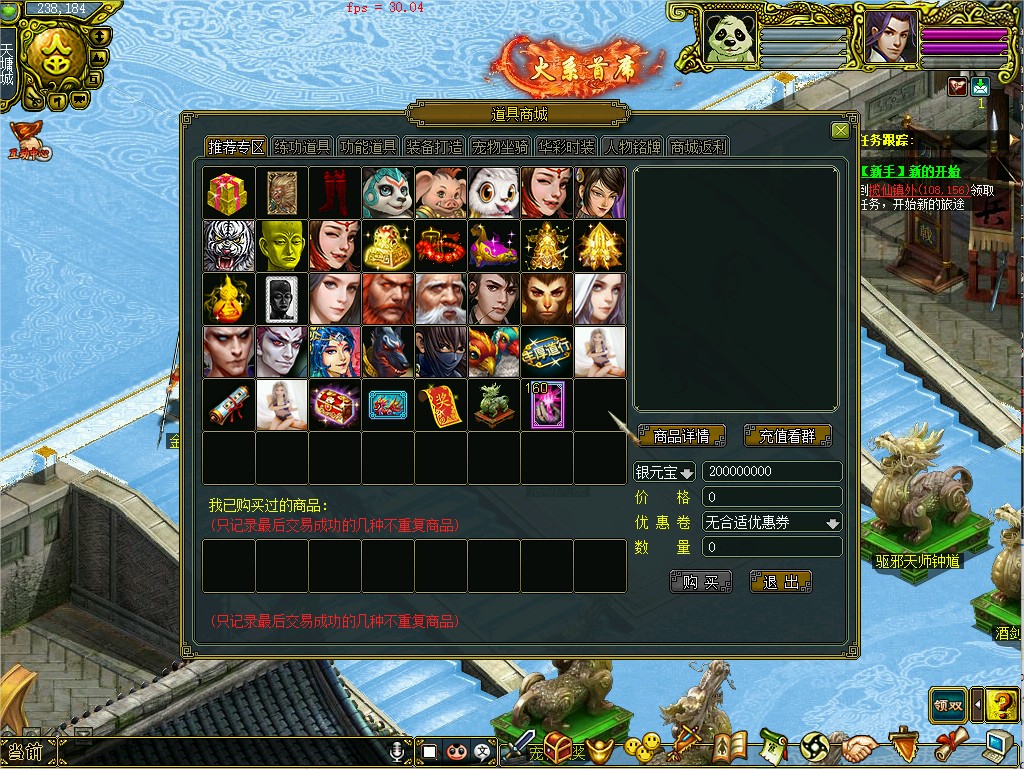The width and height of the screenshot is (1024, 769).
Task: Show the 宠物坐骑 shop category
Action: [500, 147]
